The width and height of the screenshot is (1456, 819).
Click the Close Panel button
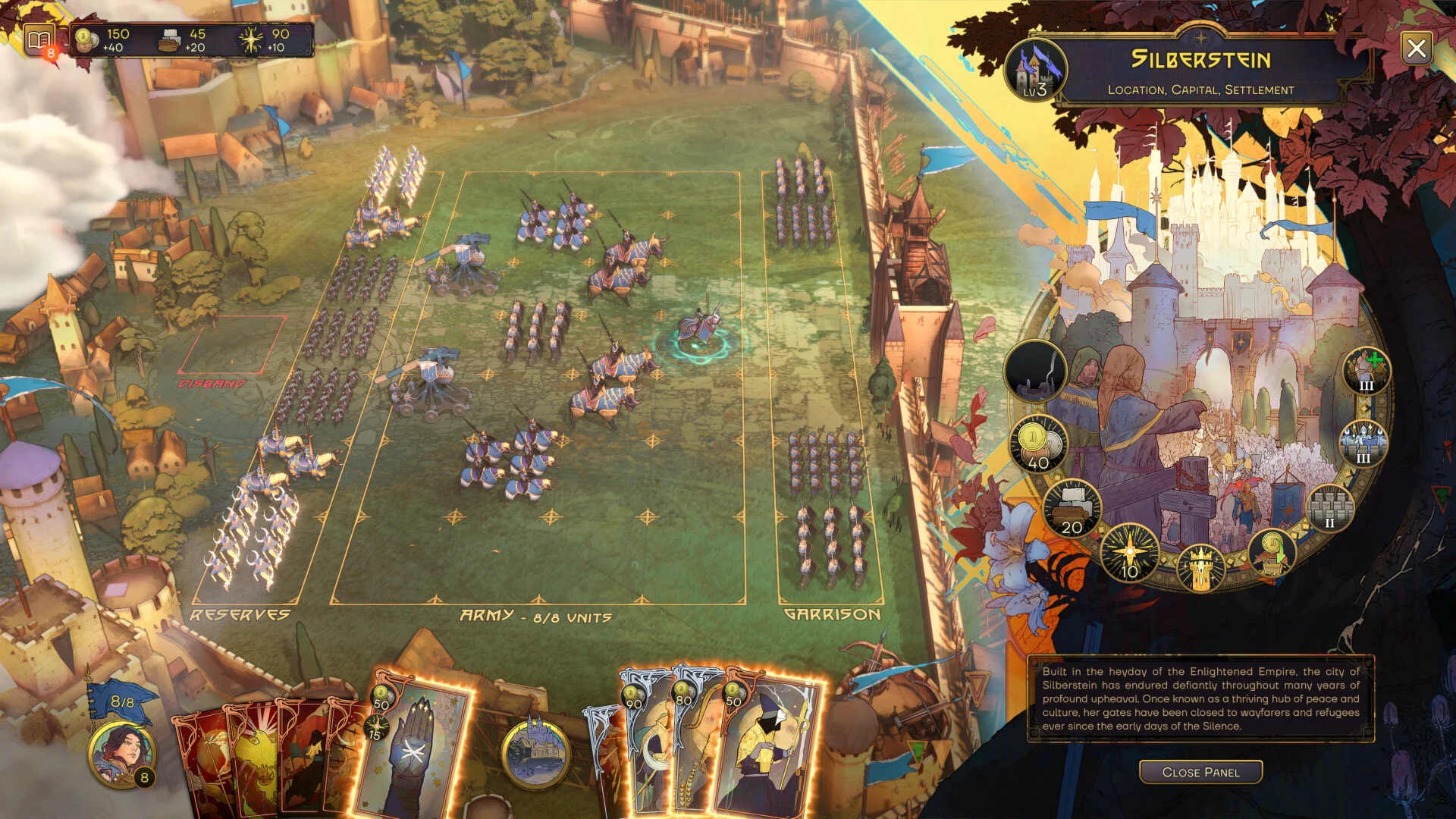1200,772
